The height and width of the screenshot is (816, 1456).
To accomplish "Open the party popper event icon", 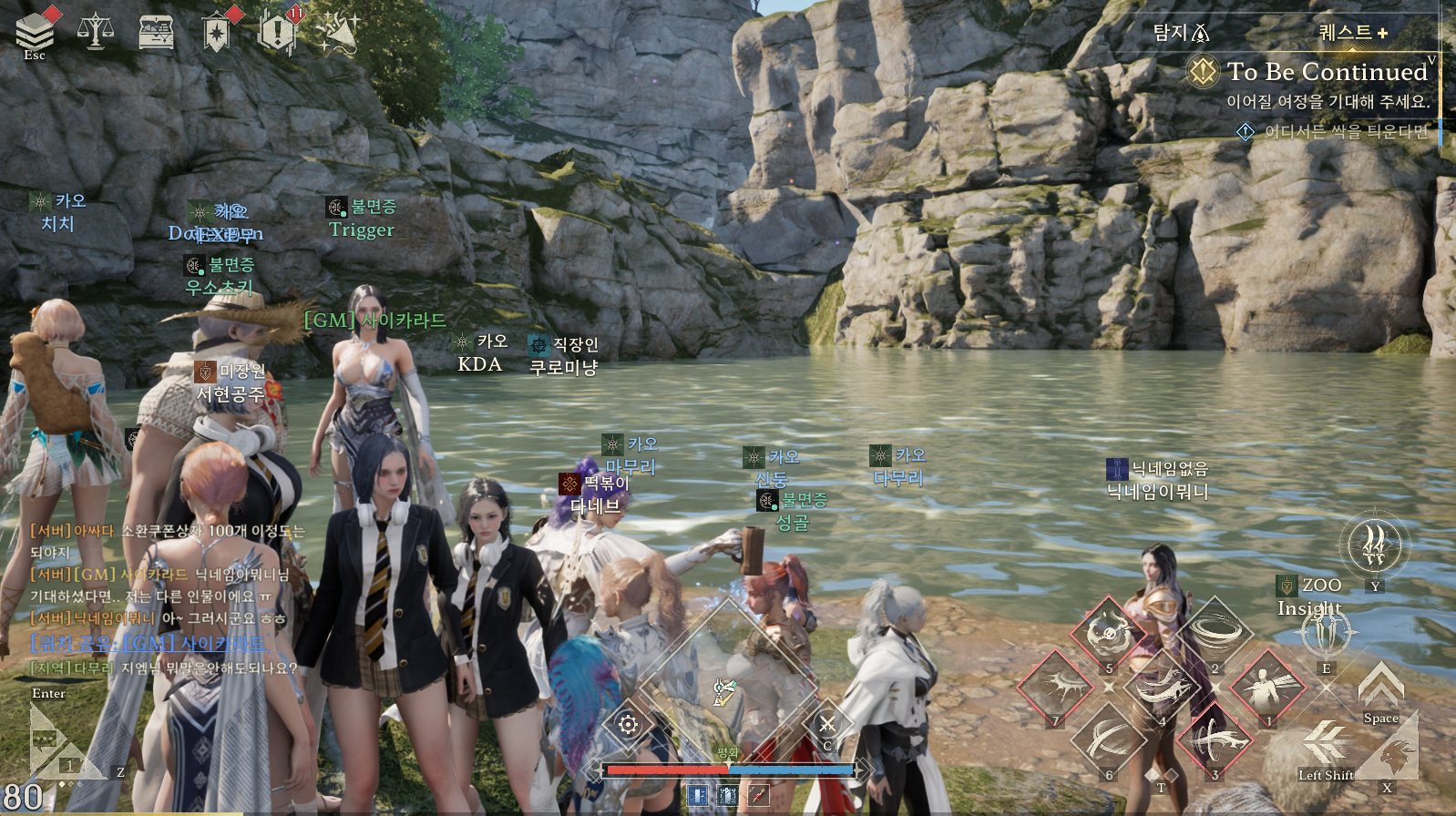I will (x=338, y=33).
